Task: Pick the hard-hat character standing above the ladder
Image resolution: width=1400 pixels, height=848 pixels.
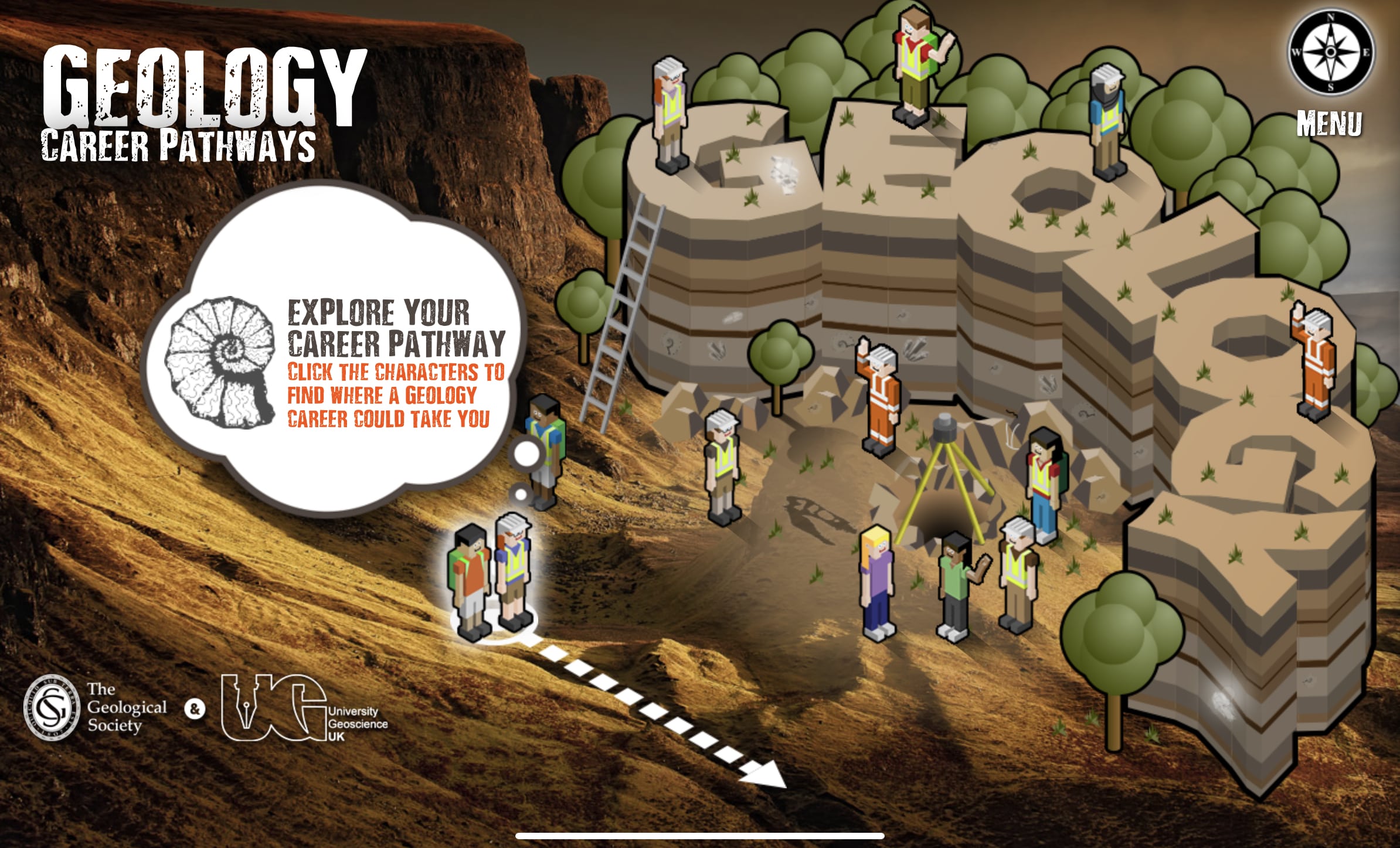Action: (671, 114)
